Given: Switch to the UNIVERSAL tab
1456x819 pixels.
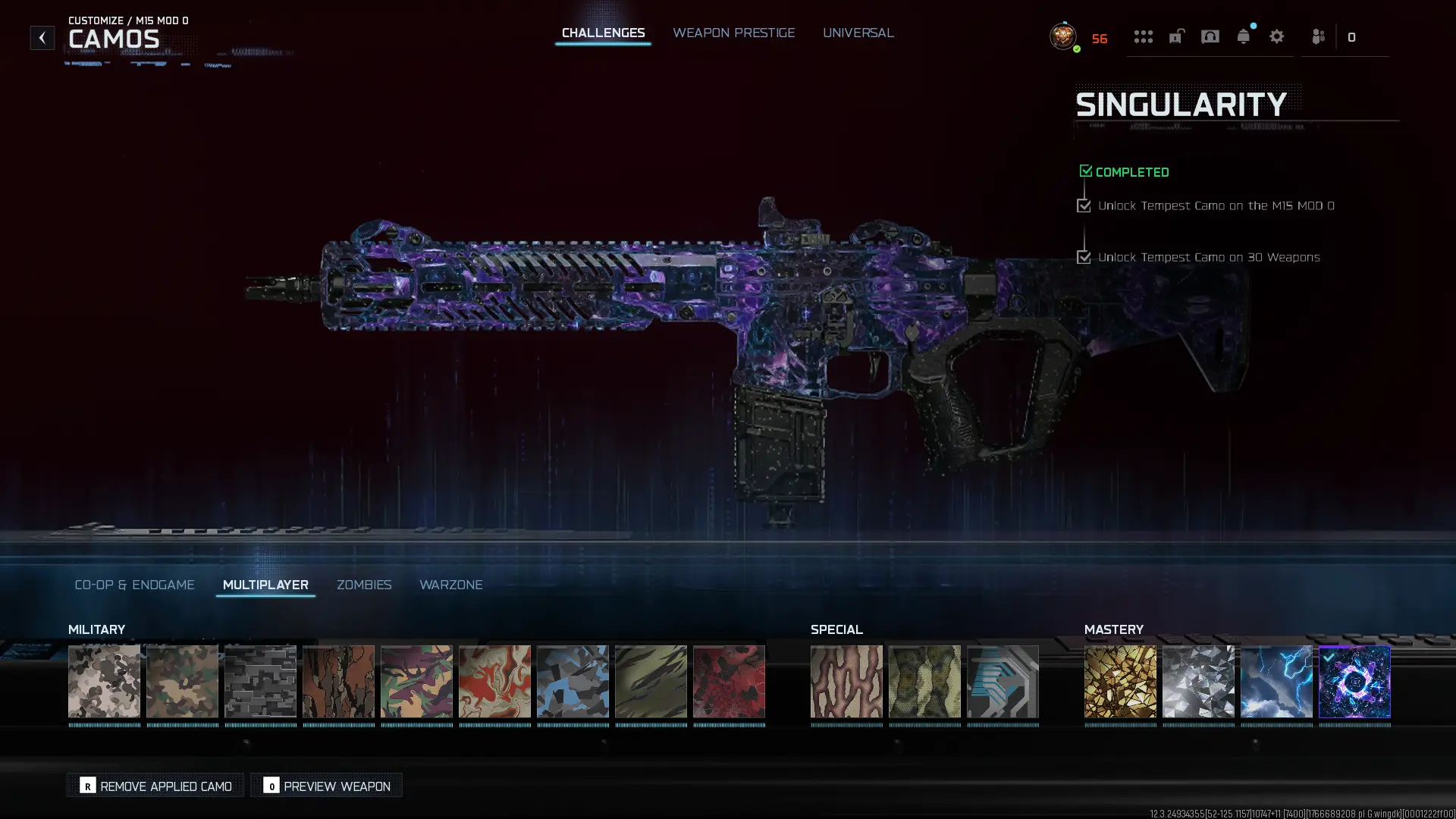Looking at the screenshot, I should point(858,33).
